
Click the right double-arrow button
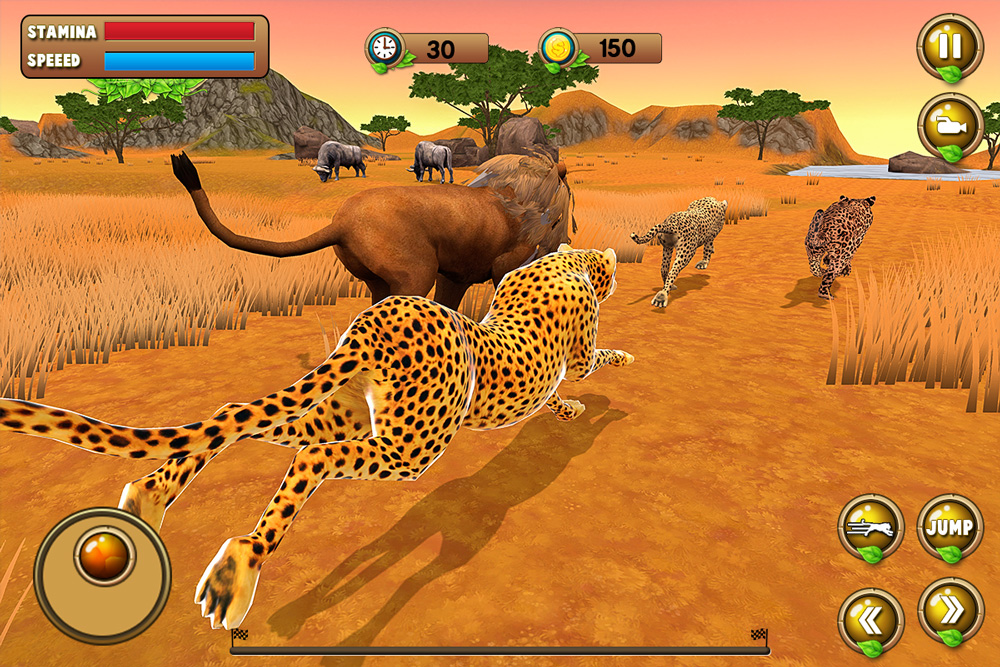[949, 610]
